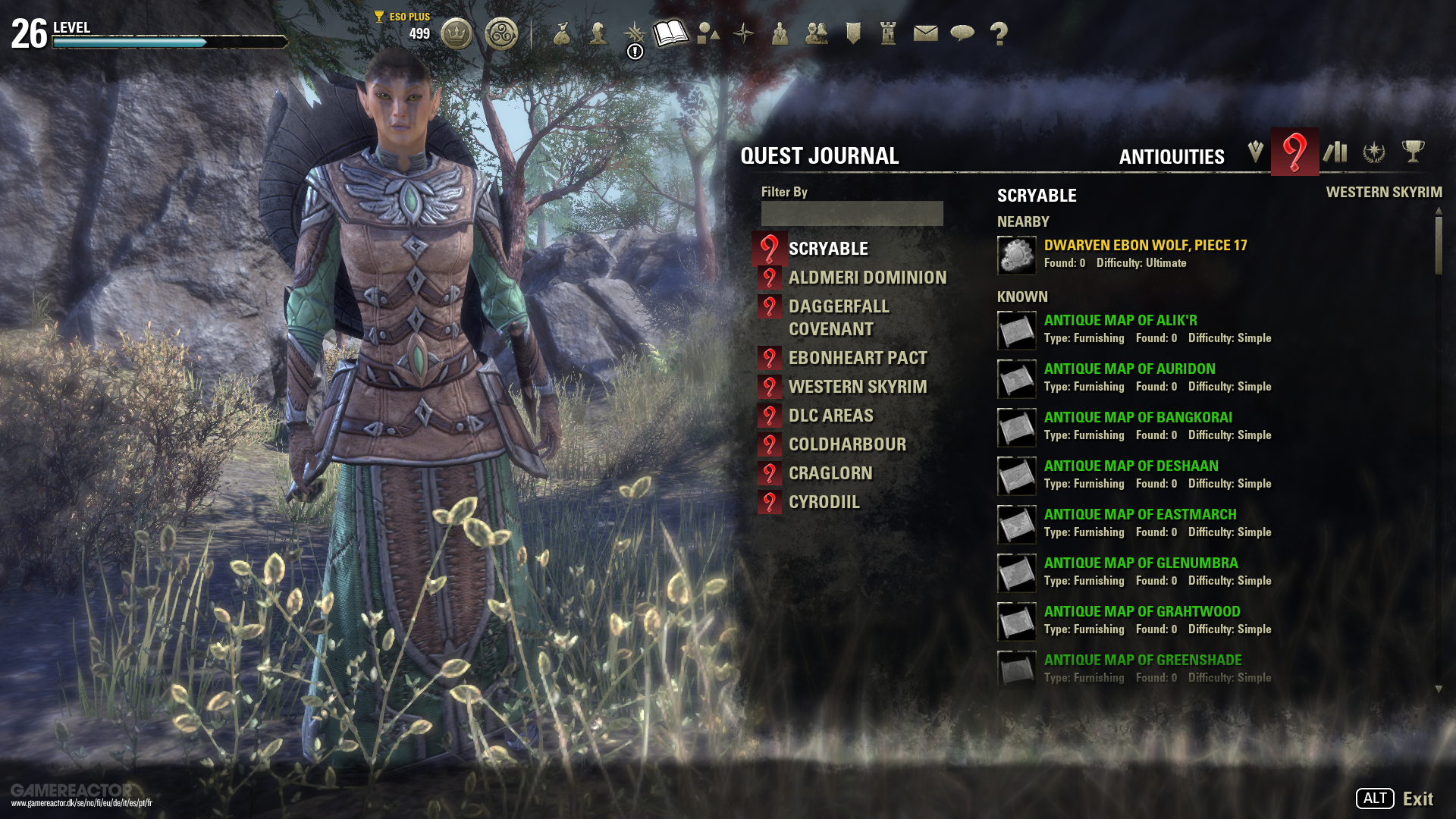Select the Scryable category
This screenshot has height=819, width=1456.
click(828, 249)
